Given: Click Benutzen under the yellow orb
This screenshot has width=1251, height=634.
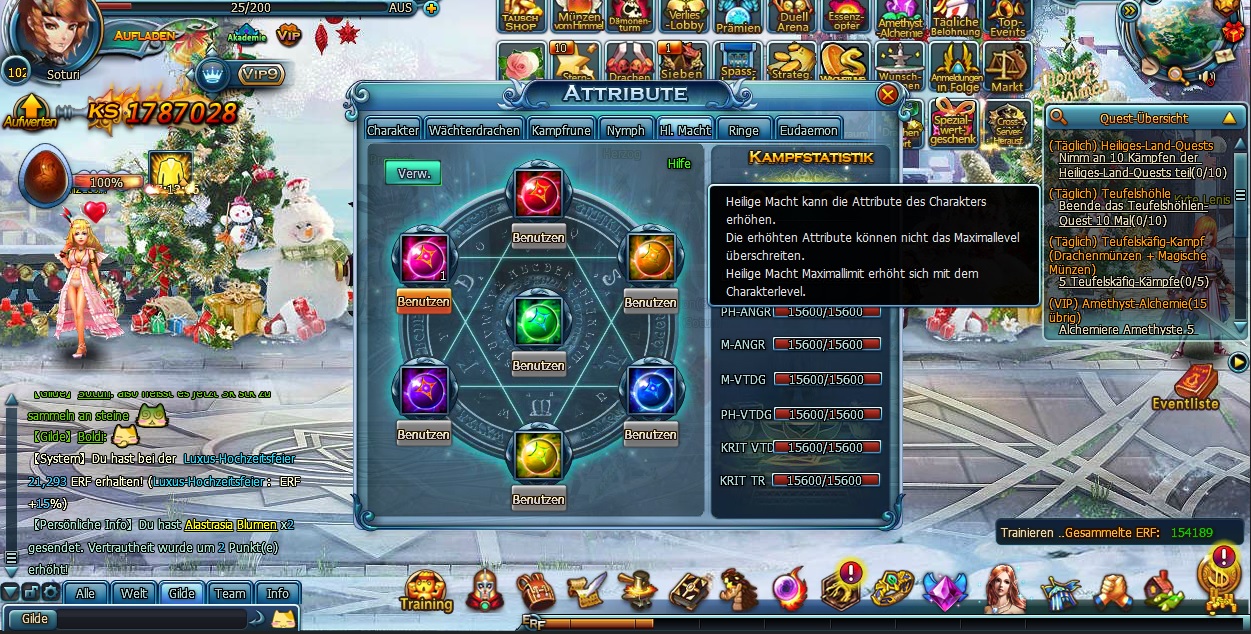Looking at the screenshot, I should 539,499.
